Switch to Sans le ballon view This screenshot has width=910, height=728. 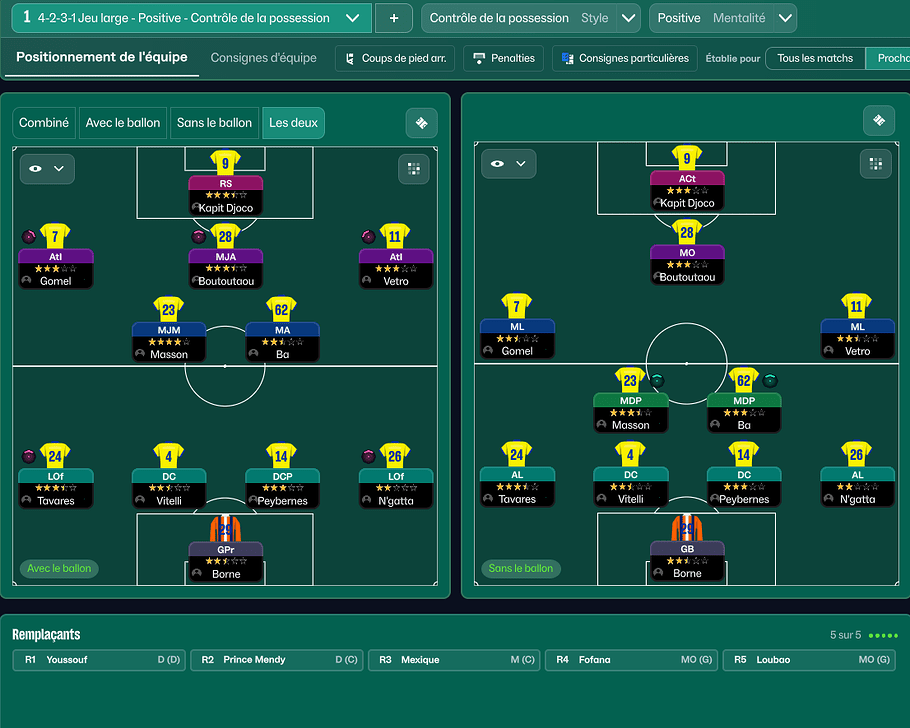[x=214, y=123]
